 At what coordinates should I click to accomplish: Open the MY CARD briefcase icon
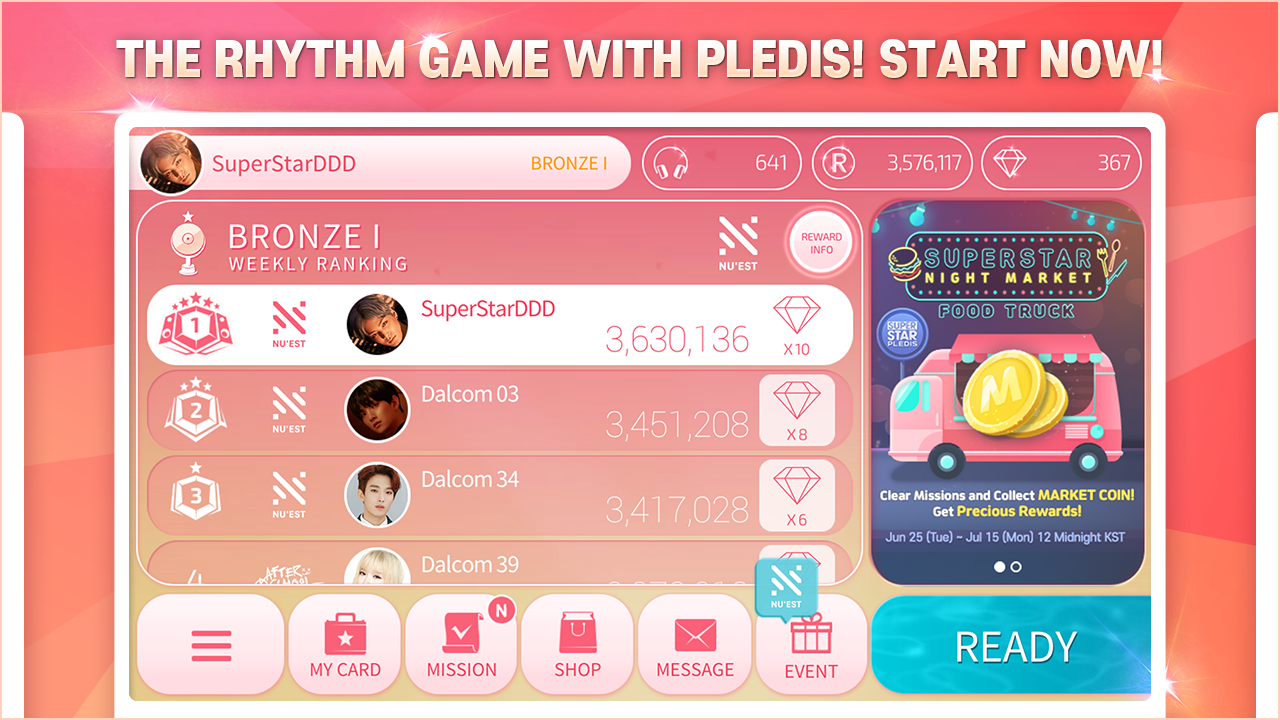[x=344, y=635]
